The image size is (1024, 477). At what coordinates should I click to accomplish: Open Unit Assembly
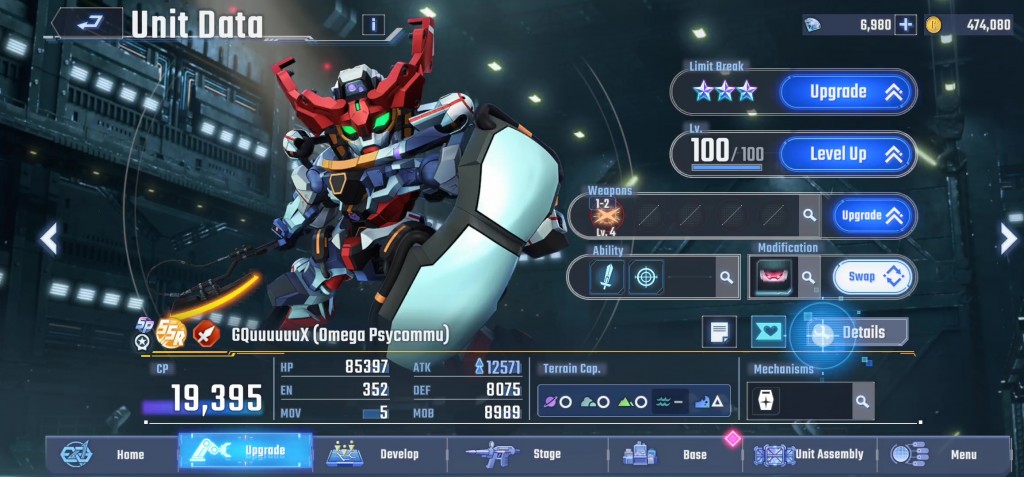click(810, 454)
